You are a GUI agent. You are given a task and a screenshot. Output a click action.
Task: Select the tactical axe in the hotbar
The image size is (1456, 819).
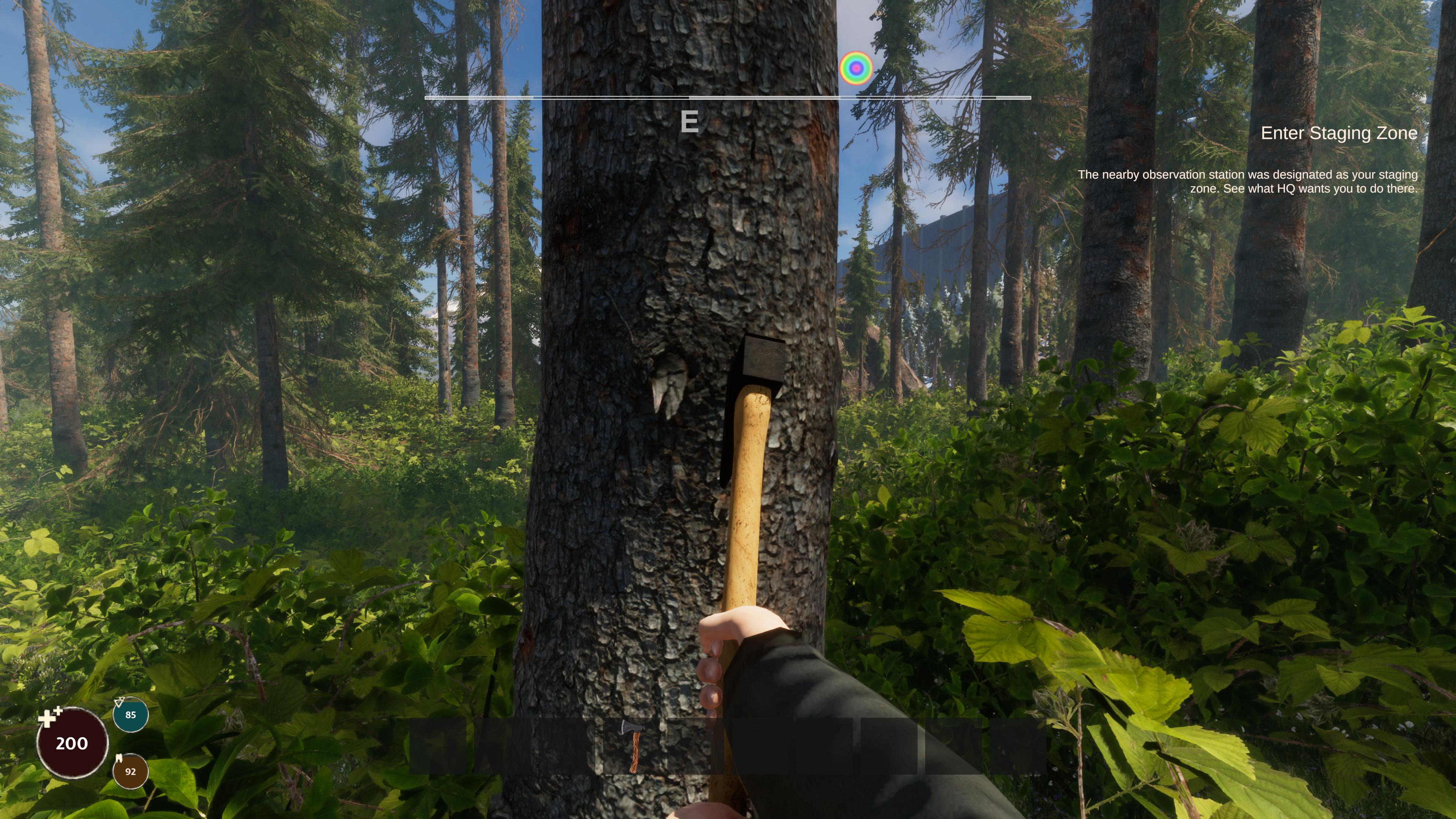631,746
